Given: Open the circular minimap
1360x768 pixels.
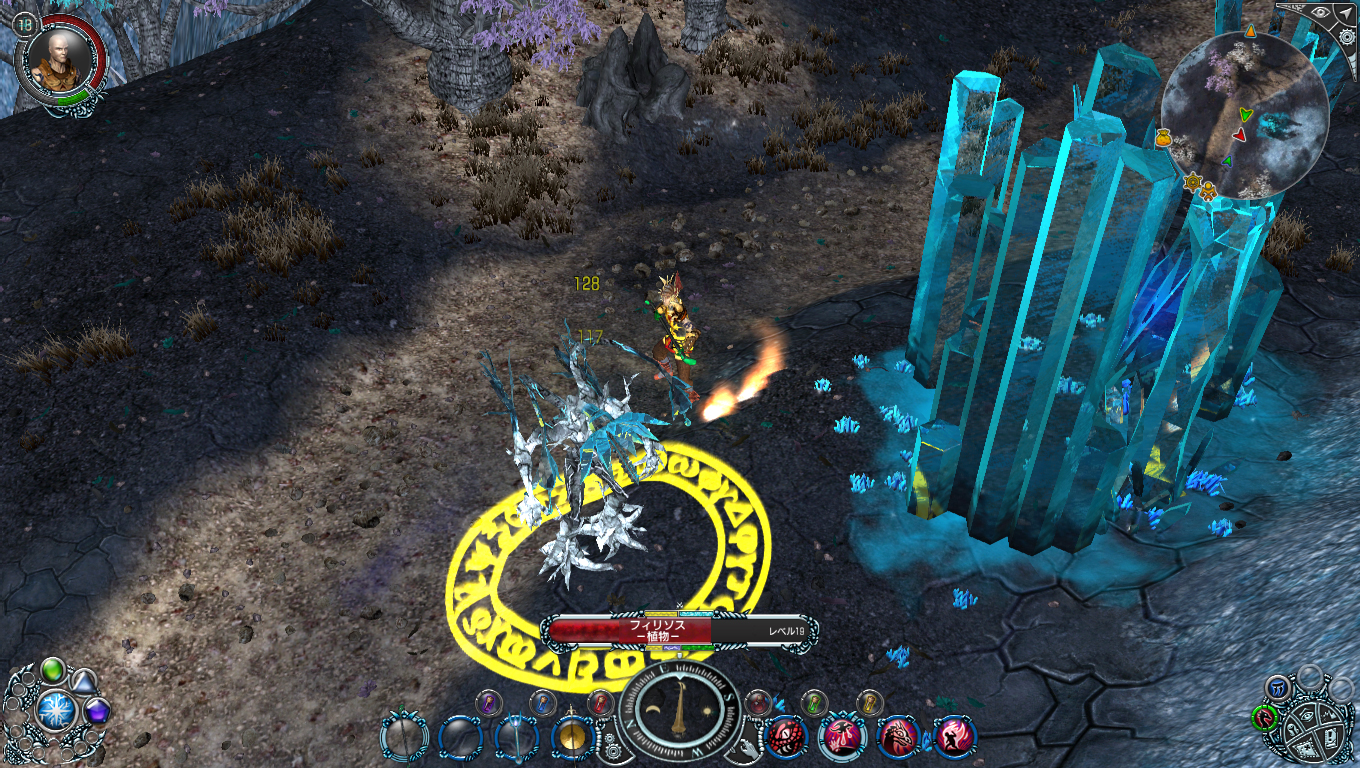Looking at the screenshot, I should click(1243, 115).
